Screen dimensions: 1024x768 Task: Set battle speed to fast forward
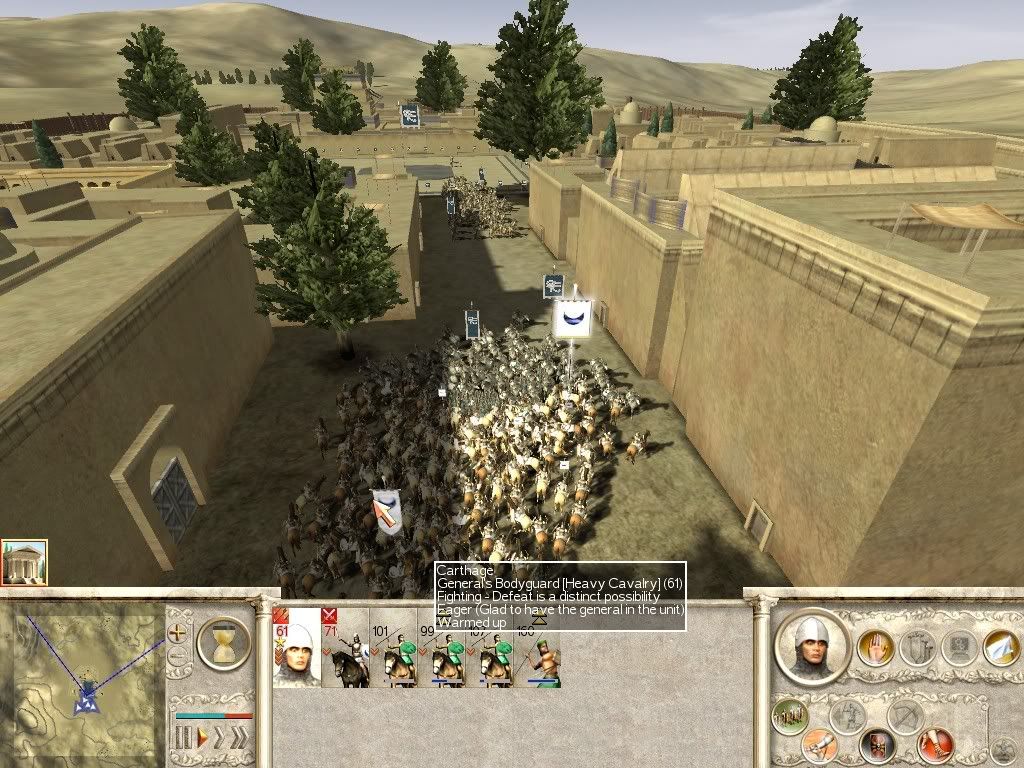pos(220,738)
